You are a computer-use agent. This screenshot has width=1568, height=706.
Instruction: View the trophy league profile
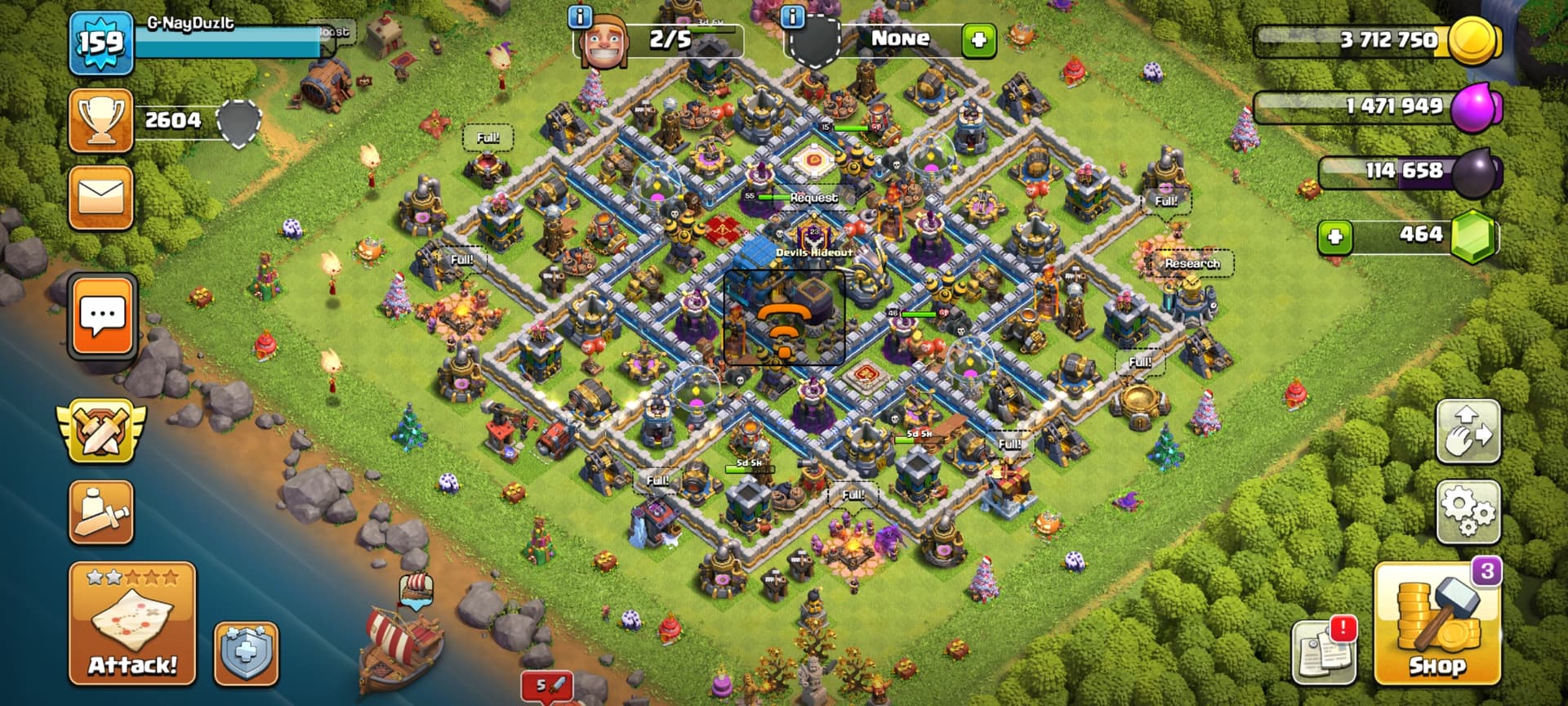(x=101, y=121)
